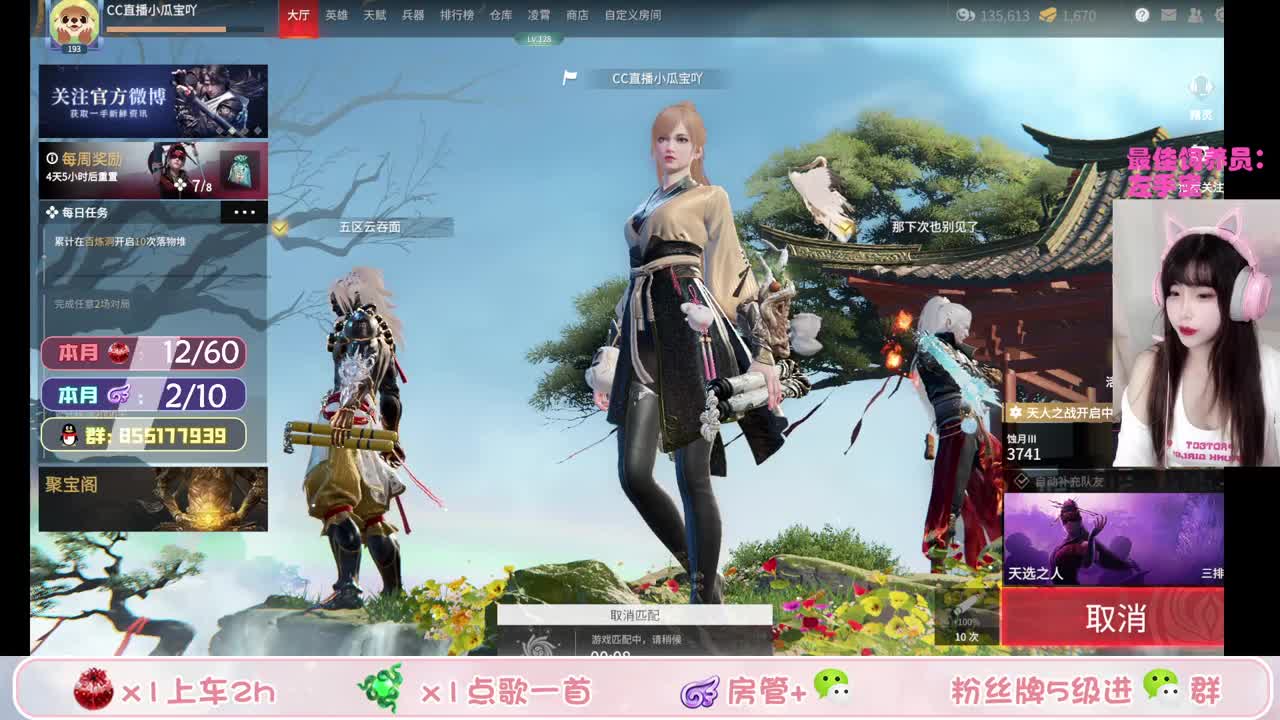Click the help question mark icon
The height and width of the screenshot is (720, 1280).
[1143, 14]
